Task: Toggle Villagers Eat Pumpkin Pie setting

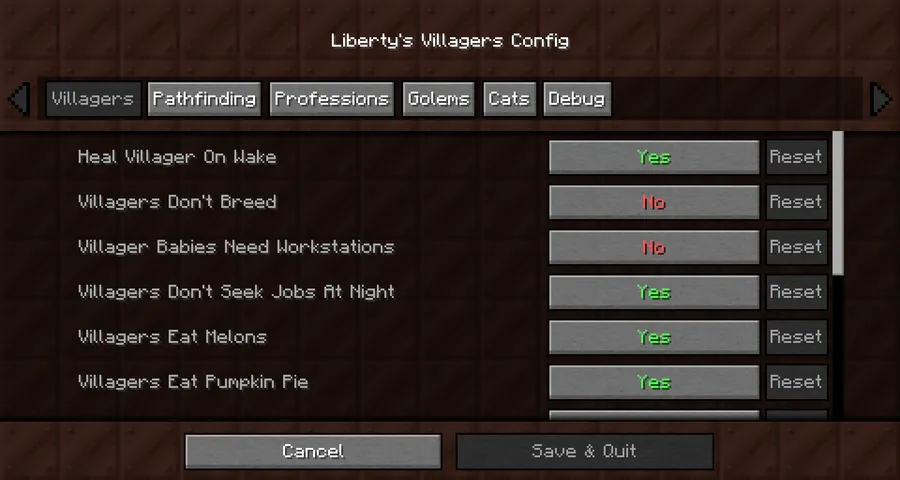Action: pos(654,382)
